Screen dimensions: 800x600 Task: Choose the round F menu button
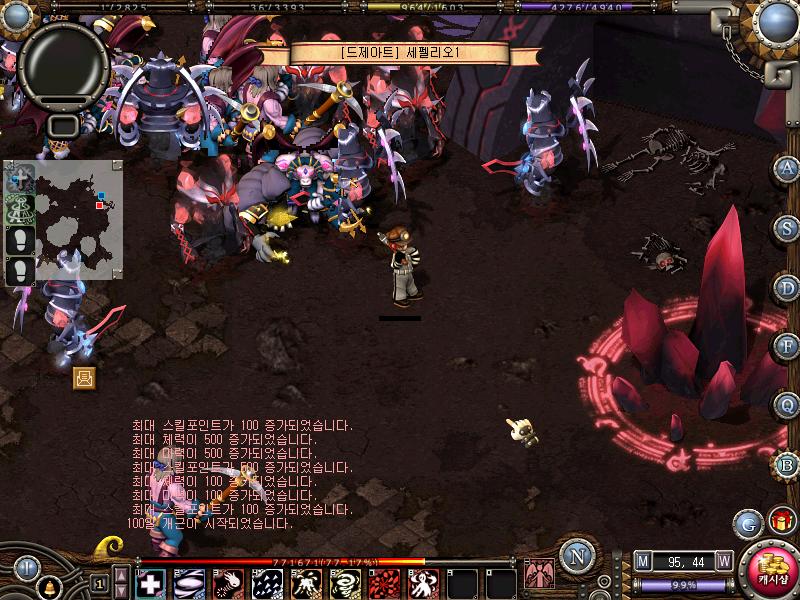point(787,346)
